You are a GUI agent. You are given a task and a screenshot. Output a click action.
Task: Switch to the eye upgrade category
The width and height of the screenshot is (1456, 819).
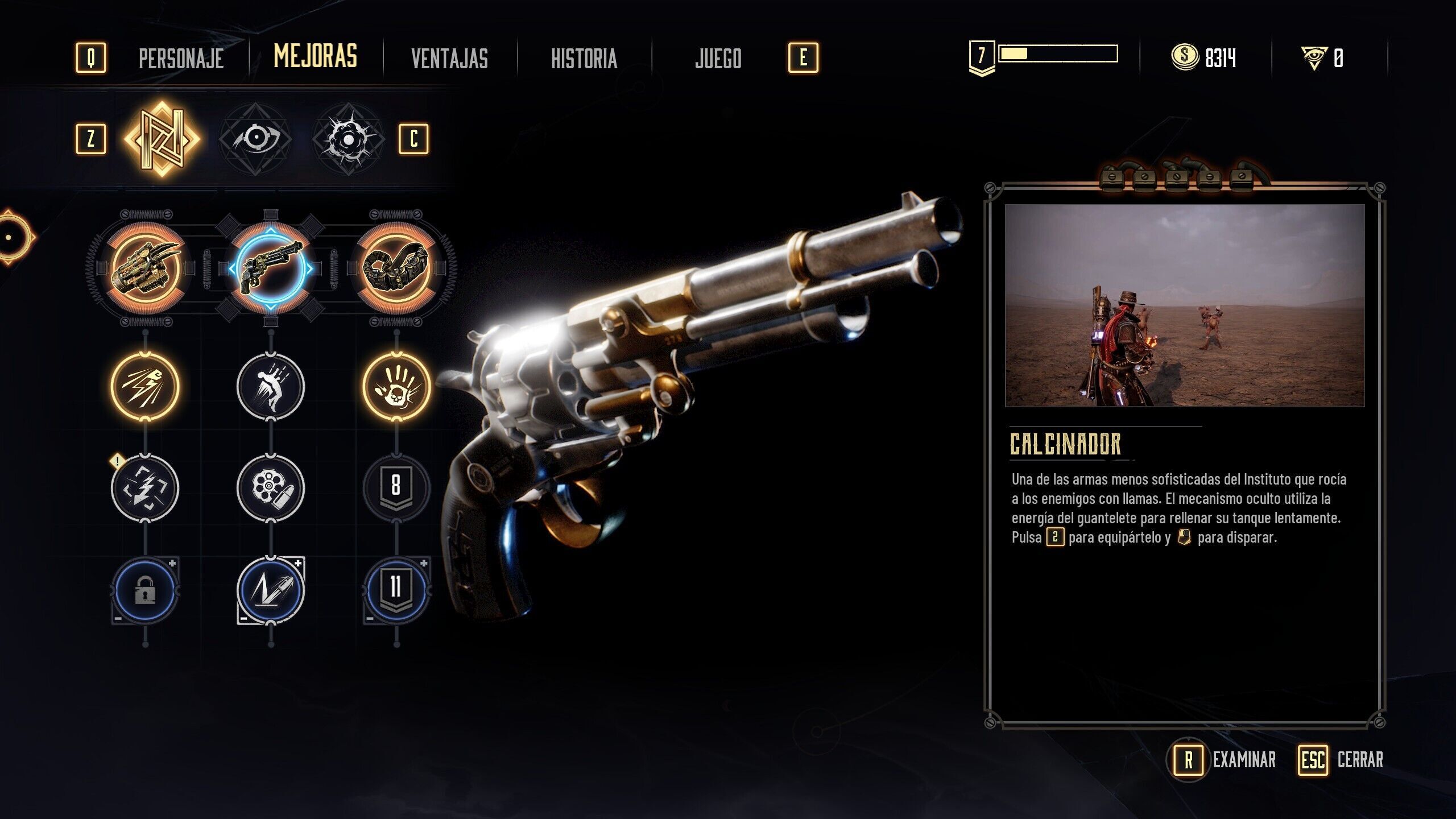pos(255,139)
